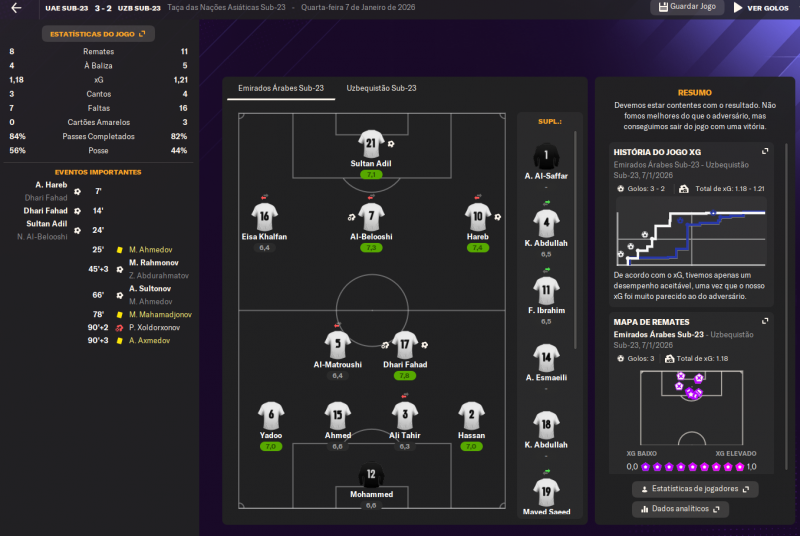
Task: Pick Hareb wearing number 10
Action: (477, 216)
